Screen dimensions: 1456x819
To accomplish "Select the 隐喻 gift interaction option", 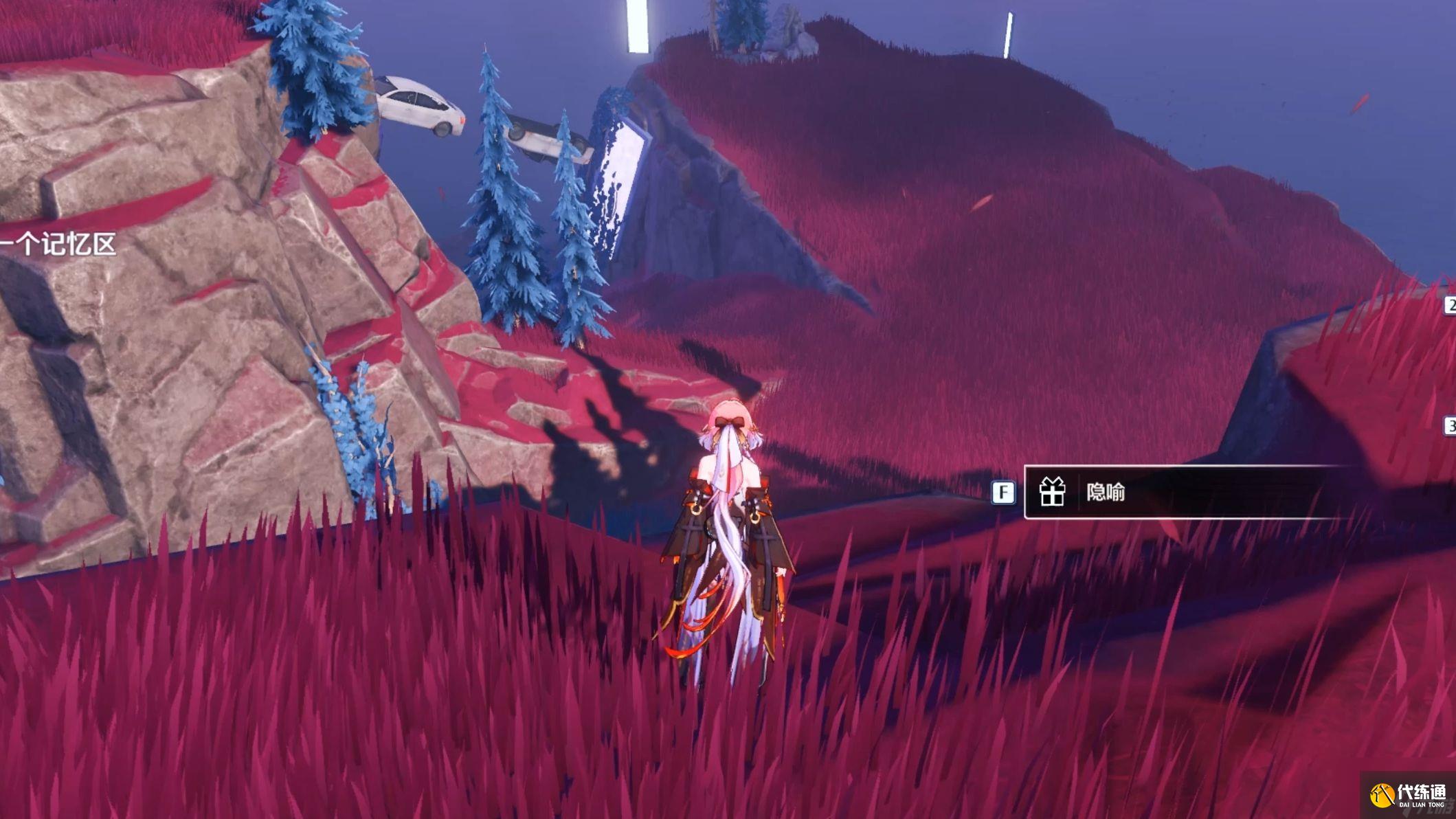I will tap(1168, 492).
